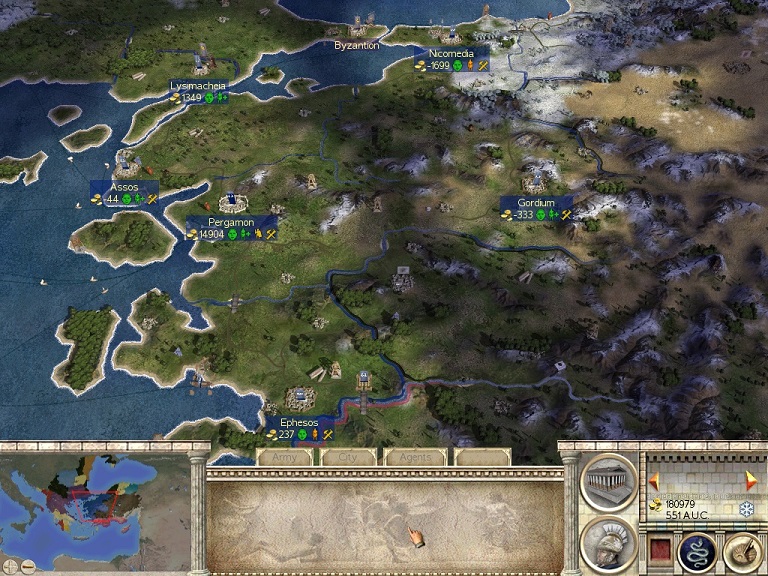Open the City tab

pyautogui.click(x=348, y=457)
